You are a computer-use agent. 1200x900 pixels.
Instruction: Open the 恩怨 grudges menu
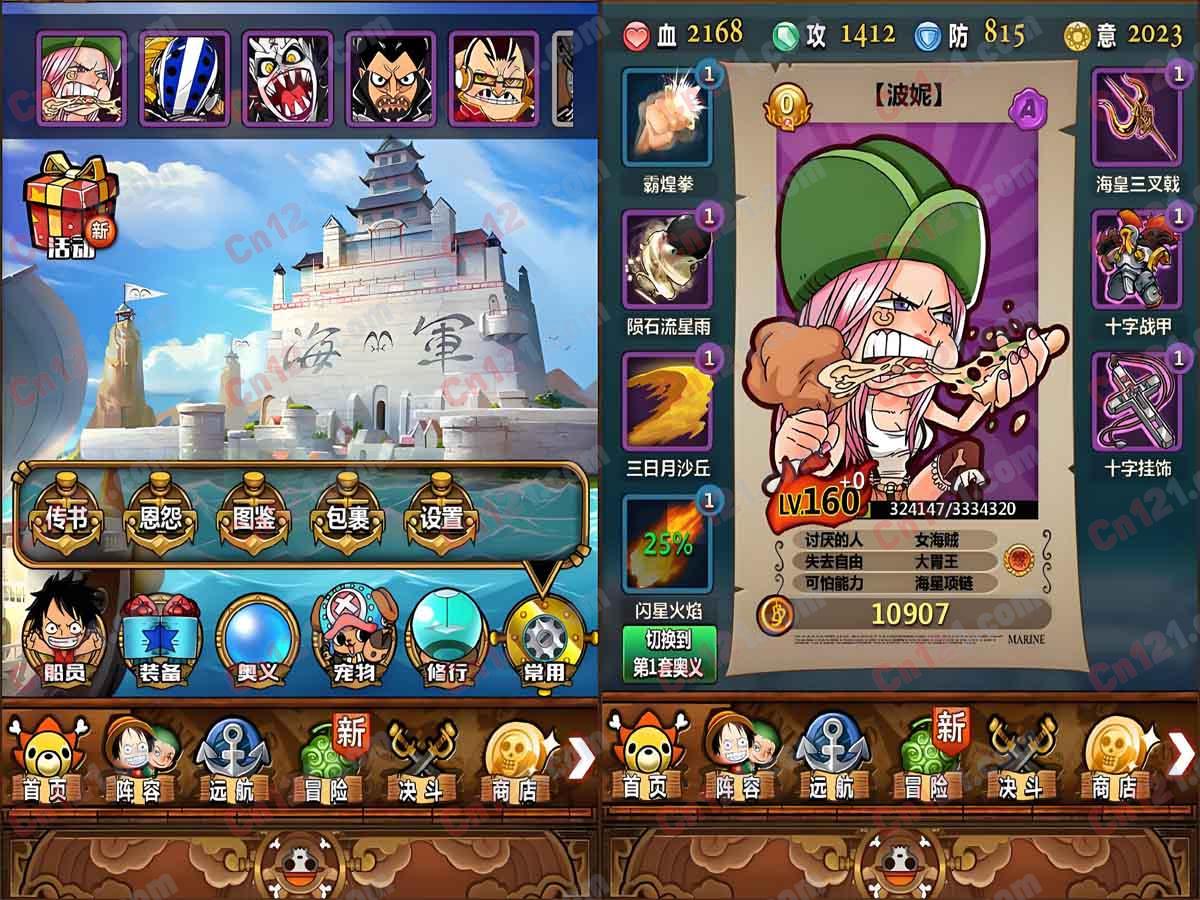[159, 519]
